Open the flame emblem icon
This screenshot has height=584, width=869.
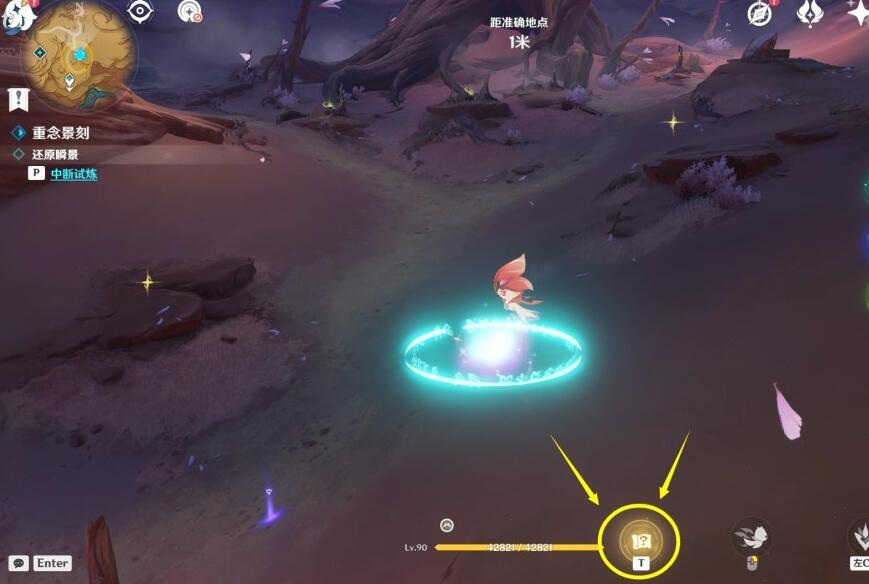click(809, 13)
